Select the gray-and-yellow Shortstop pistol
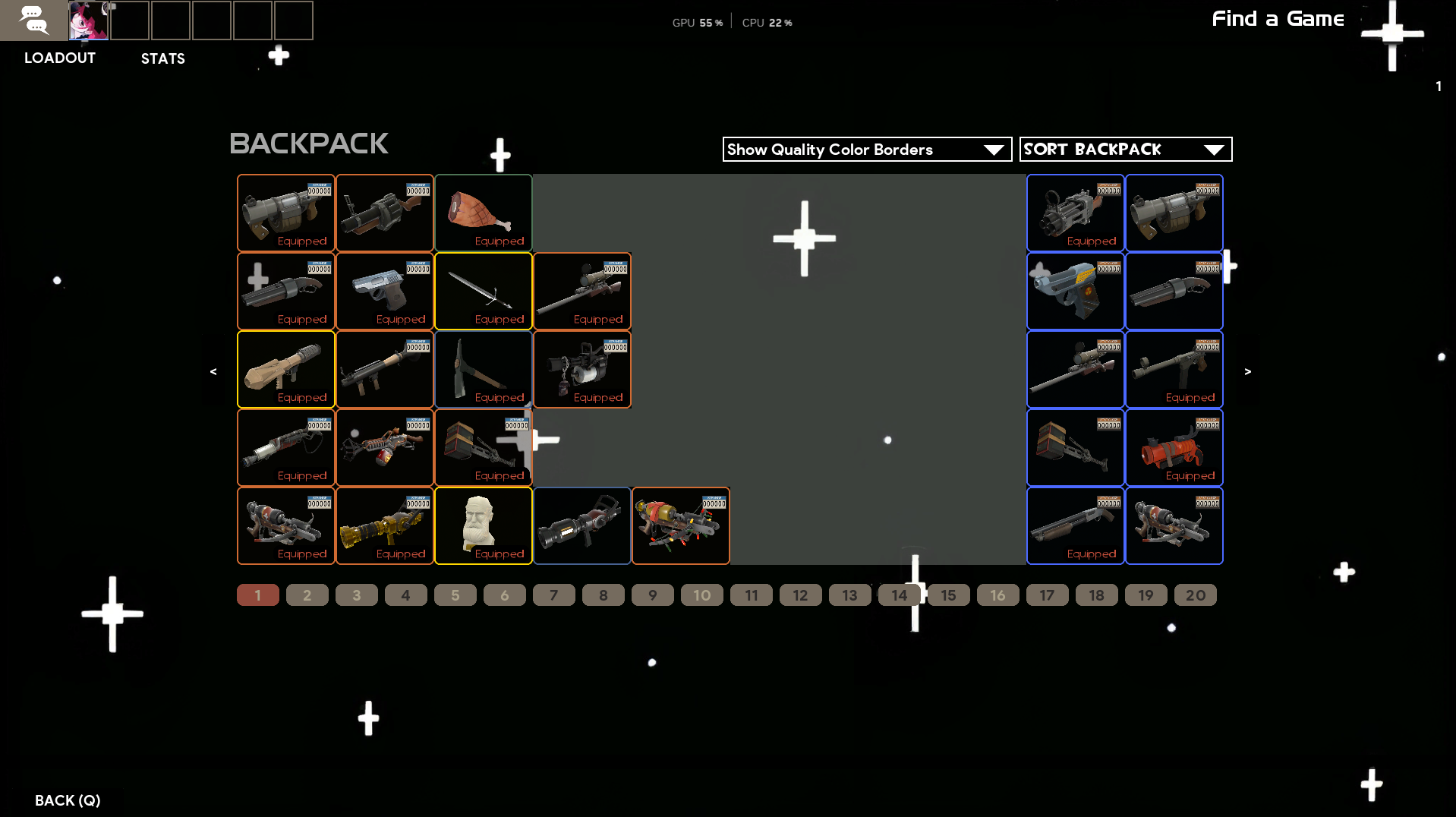 pyautogui.click(x=1075, y=292)
